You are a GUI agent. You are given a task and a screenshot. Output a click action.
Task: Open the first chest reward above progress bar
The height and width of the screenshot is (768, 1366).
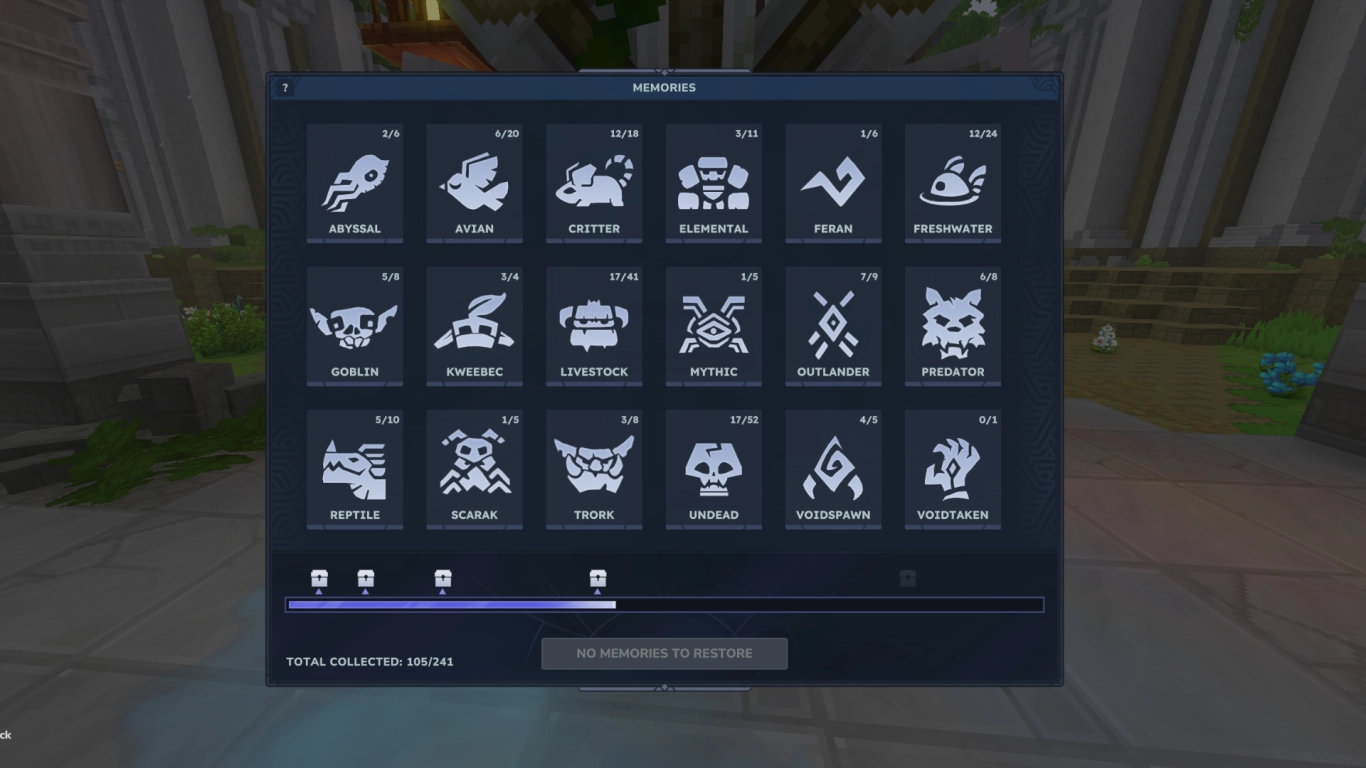318,578
